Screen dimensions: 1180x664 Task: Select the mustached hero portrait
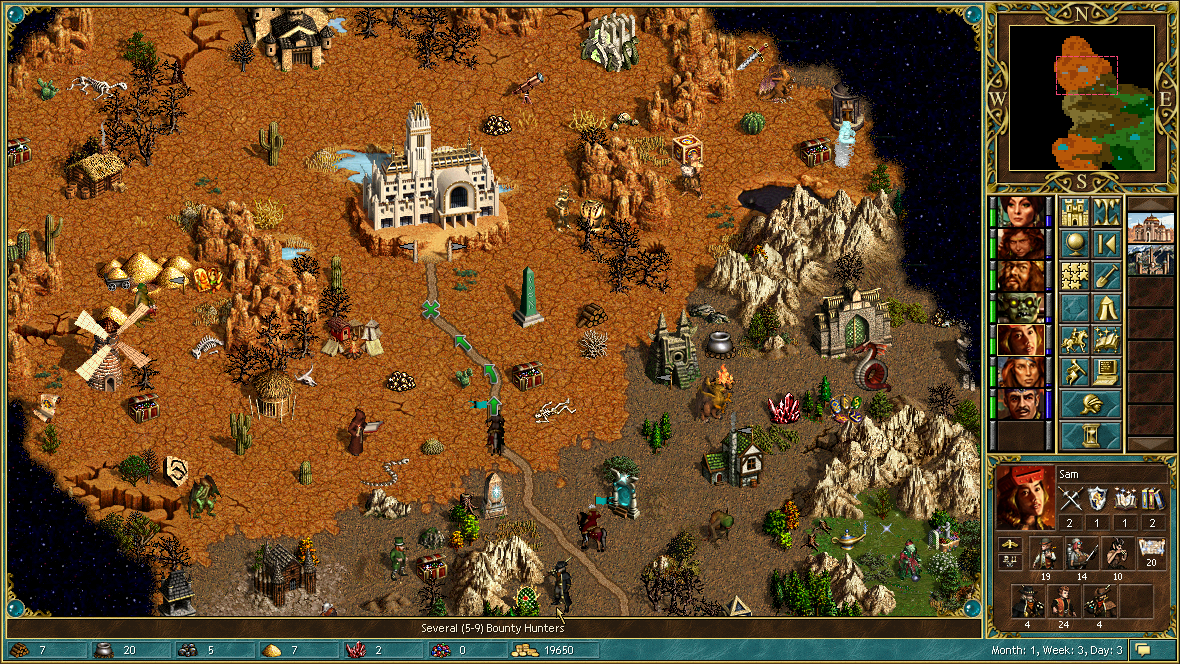tap(1020, 404)
